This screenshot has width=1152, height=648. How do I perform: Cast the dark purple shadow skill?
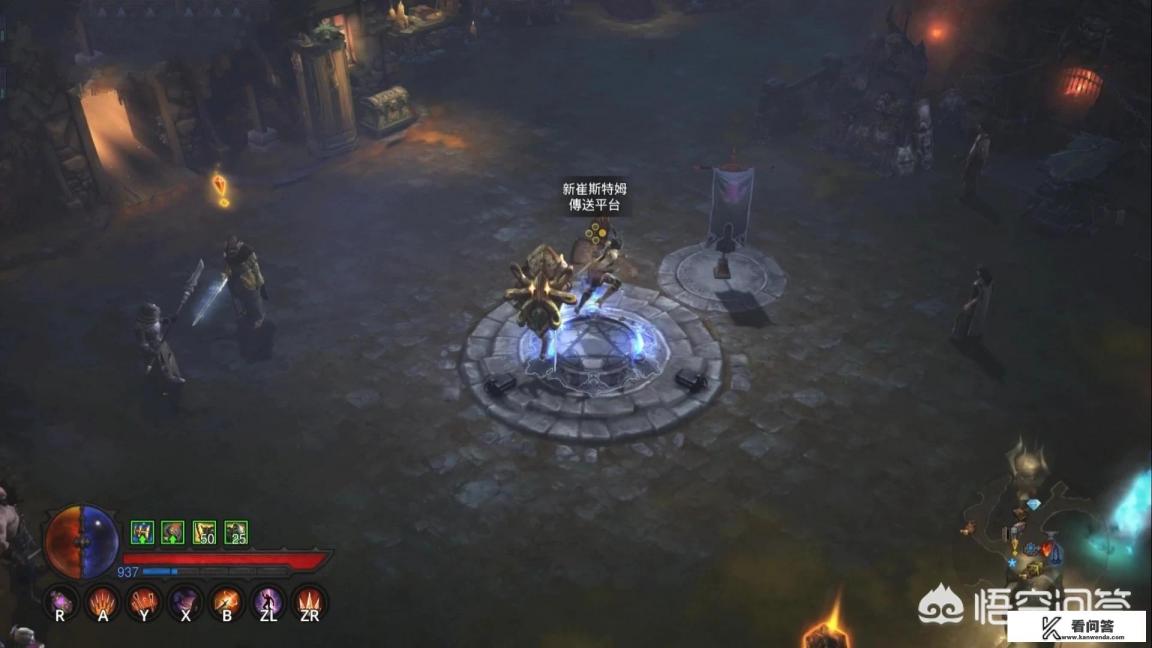[x=186, y=601]
